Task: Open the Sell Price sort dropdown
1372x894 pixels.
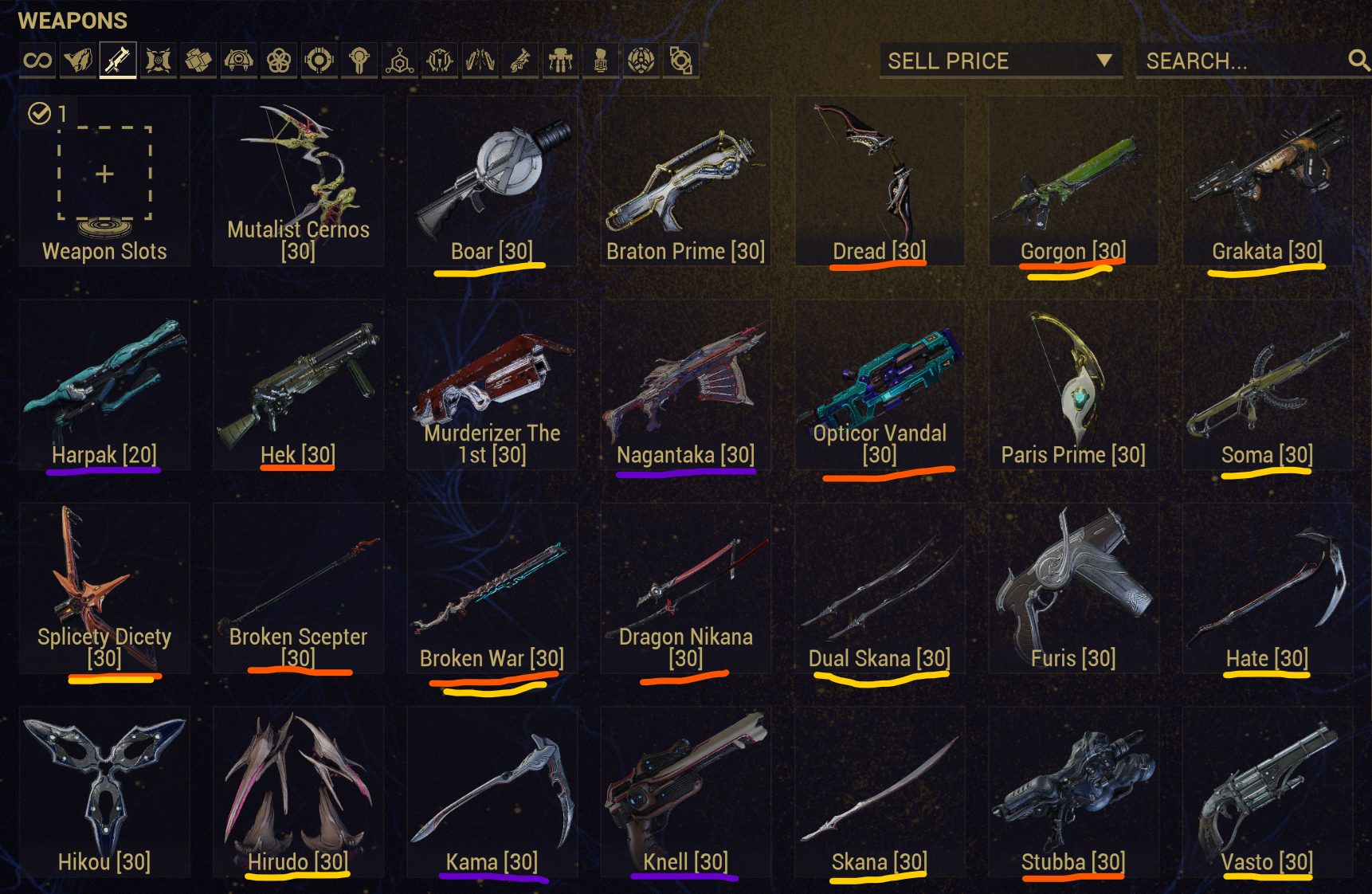Action: (x=1001, y=61)
